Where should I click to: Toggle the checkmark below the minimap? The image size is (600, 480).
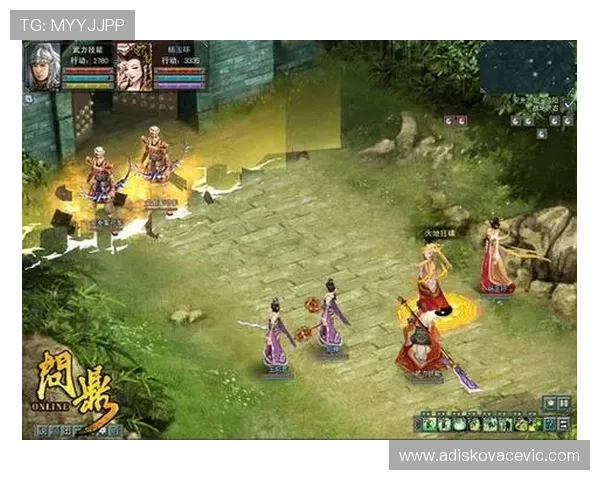pyautogui.click(x=569, y=103)
